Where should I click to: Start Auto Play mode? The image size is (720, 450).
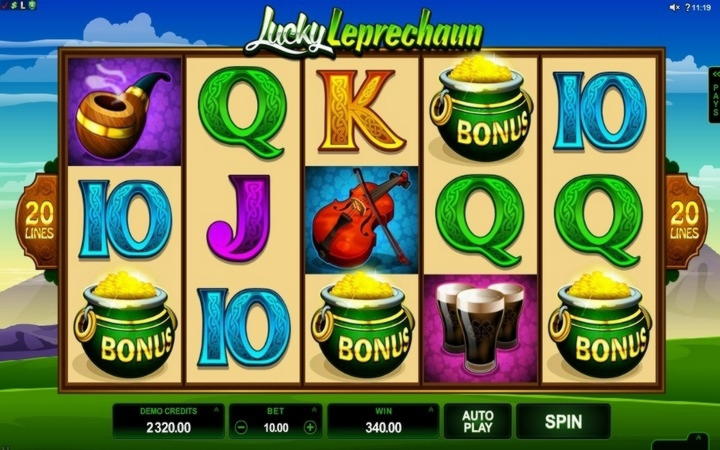(477, 421)
